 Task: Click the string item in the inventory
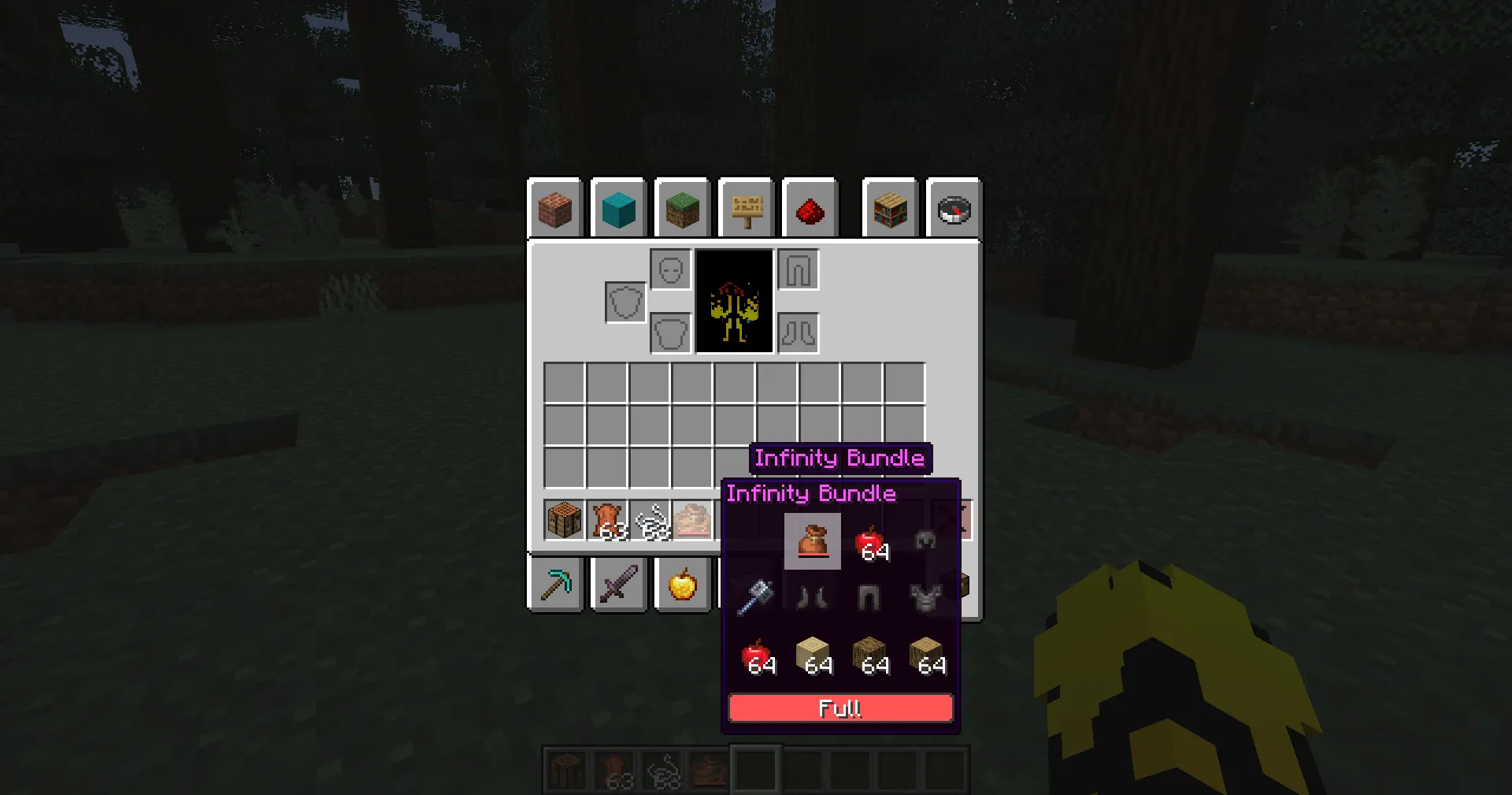(x=650, y=520)
